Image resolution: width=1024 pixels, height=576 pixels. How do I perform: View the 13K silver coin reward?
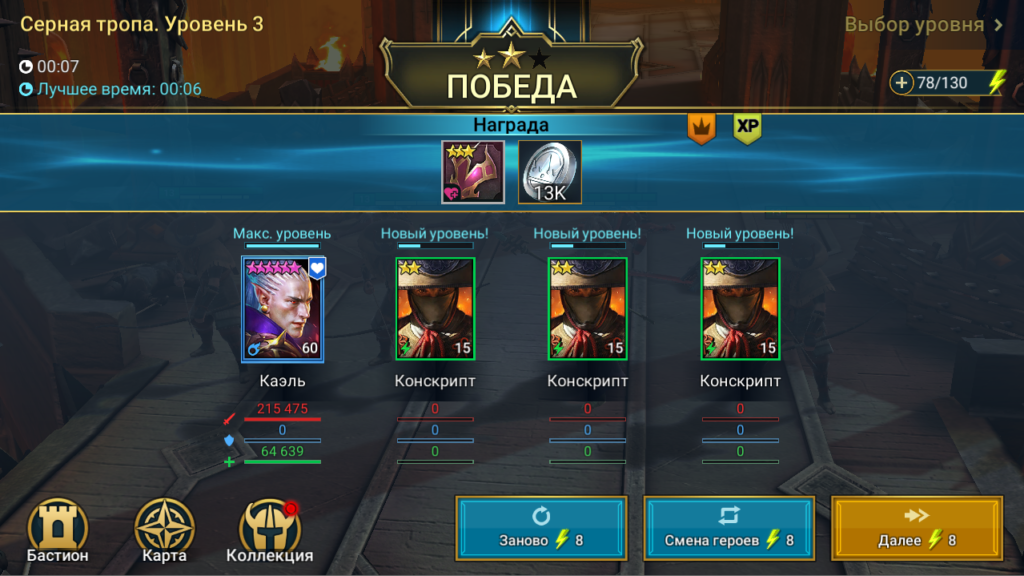[x=549, y=171]
